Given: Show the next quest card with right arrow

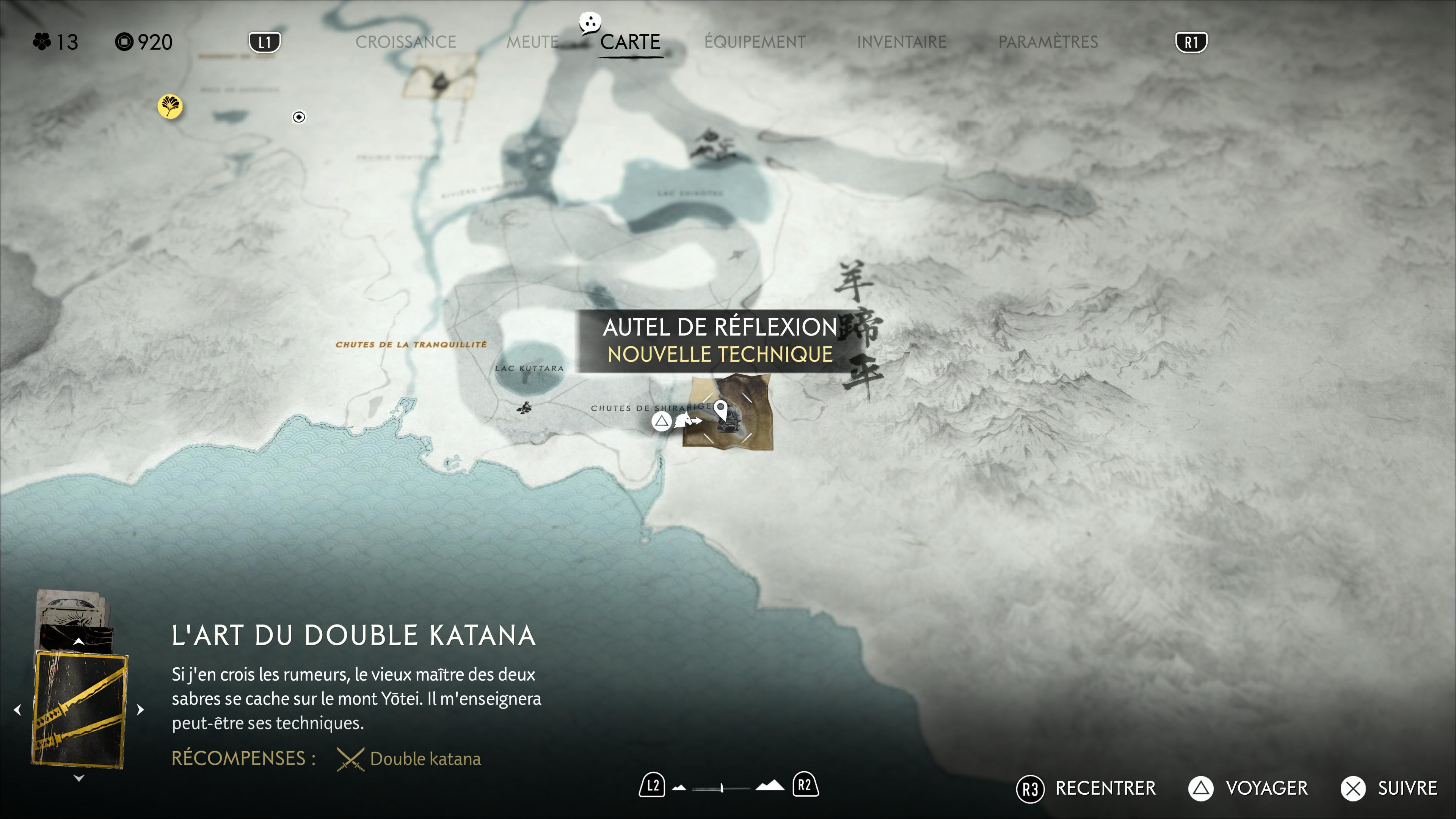Looking at the screenshot, I should point(141,709).
